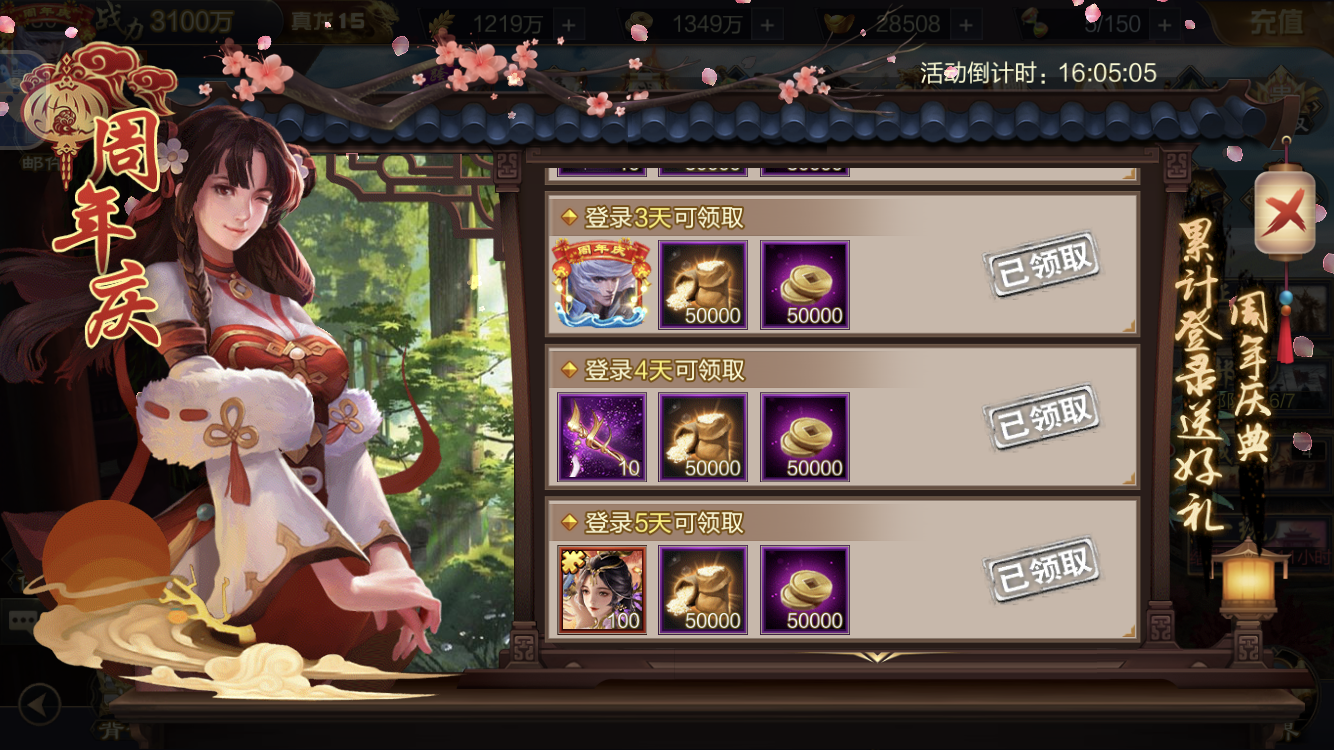Click the purple coins 50000 icon in 5-day row
Screen dimensions: 1334x750
[x=804, y=589]
